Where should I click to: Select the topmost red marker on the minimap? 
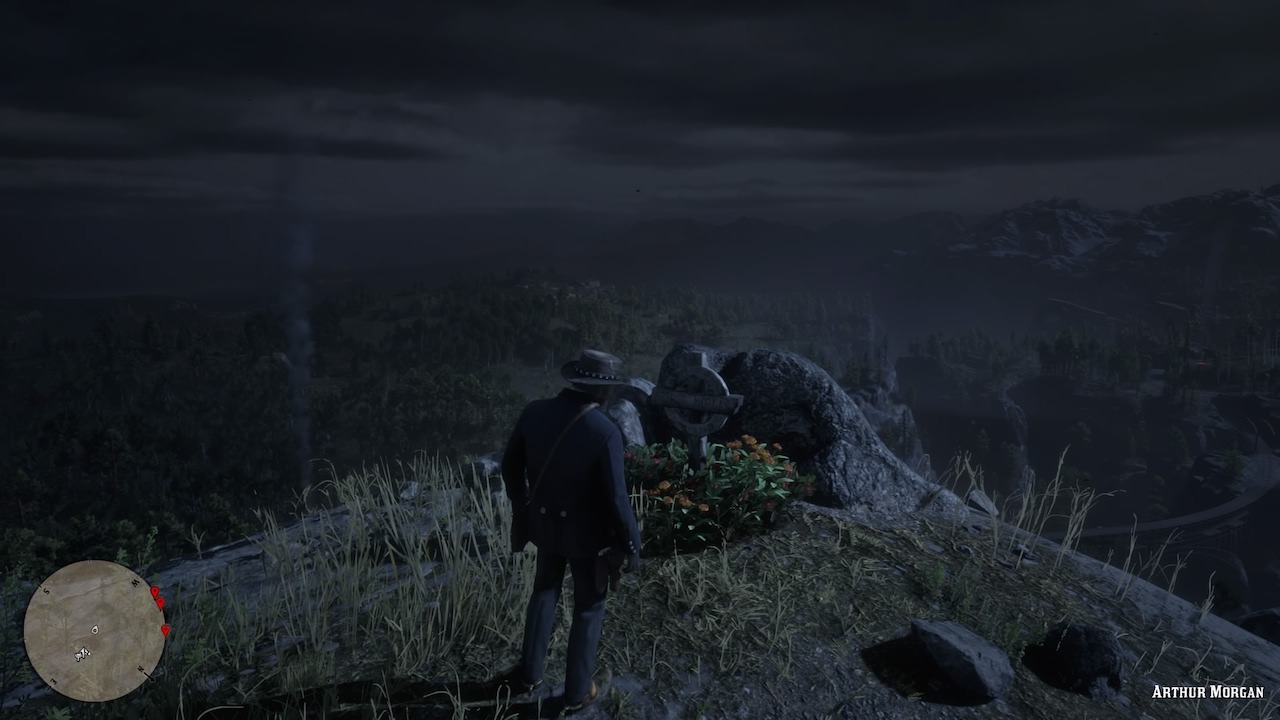click(155, 592)
